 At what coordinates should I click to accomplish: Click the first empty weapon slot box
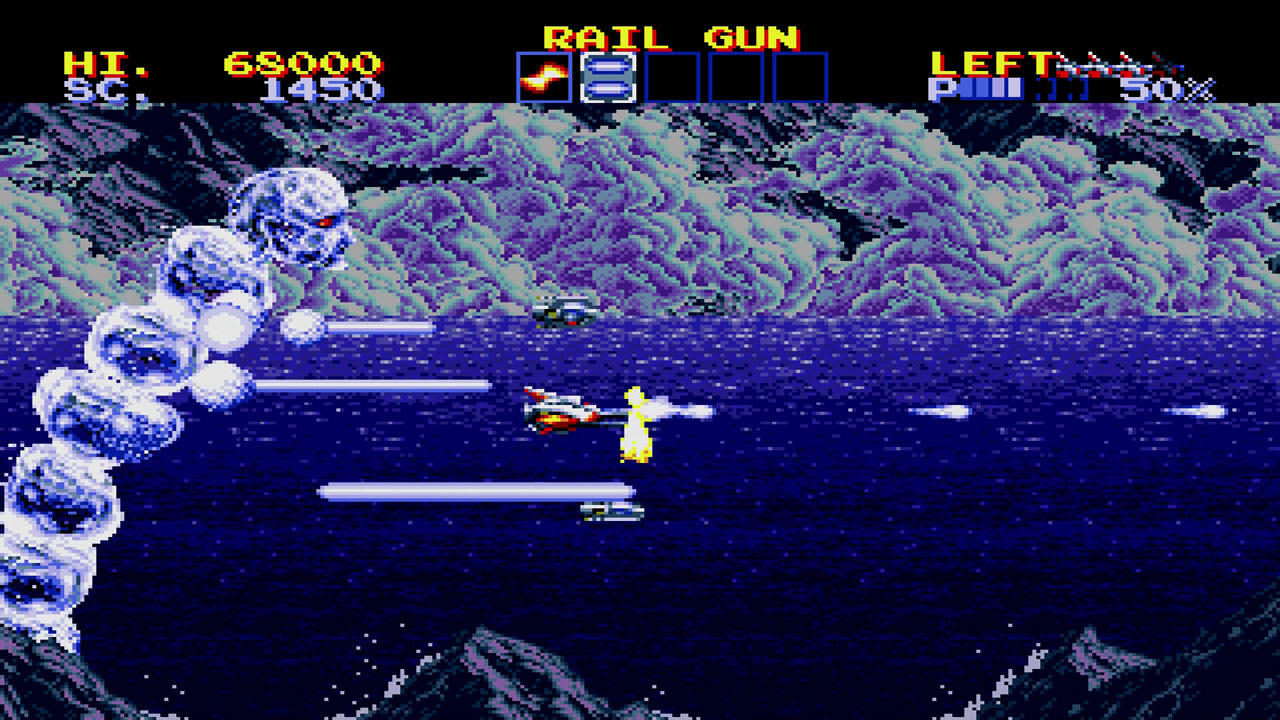tap(672, 77)
